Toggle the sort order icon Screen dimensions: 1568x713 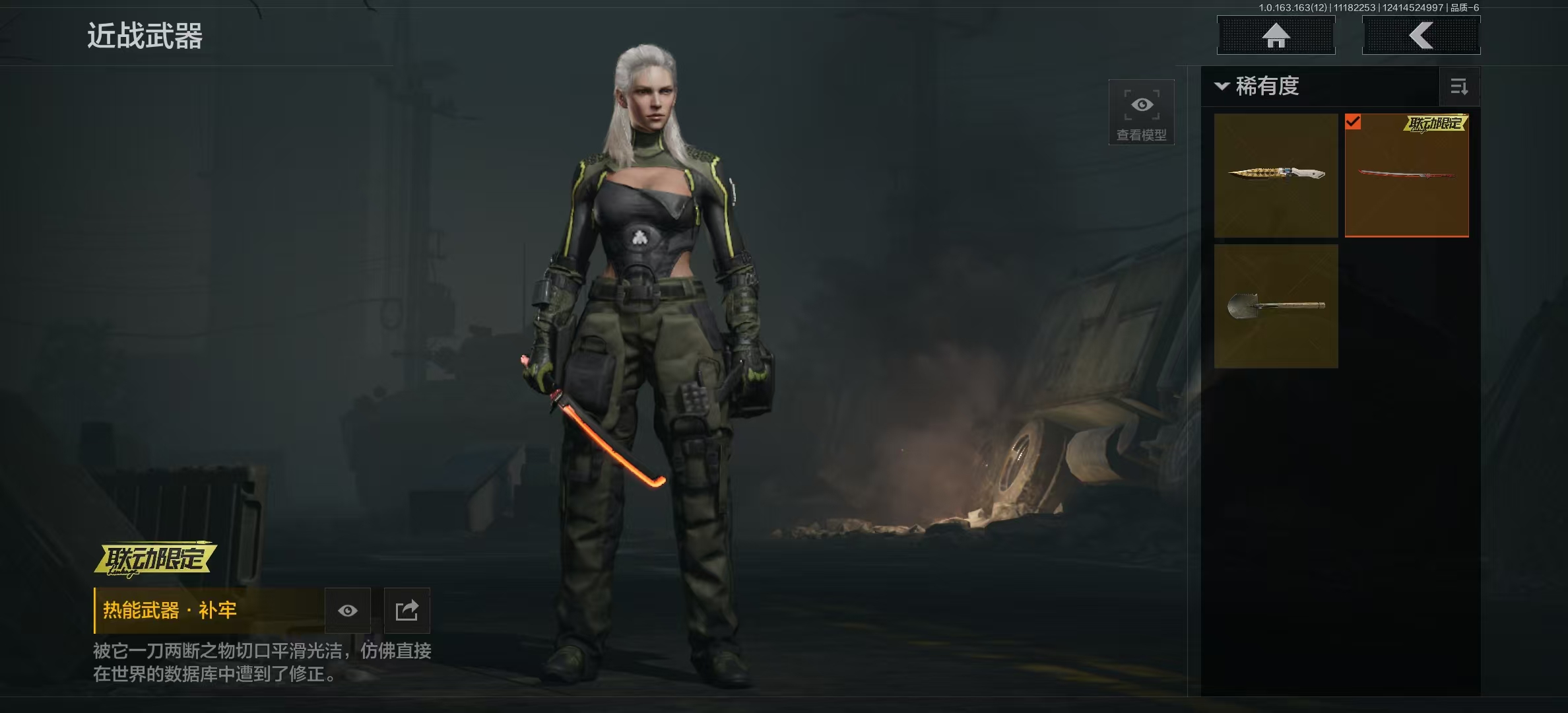1459,86
